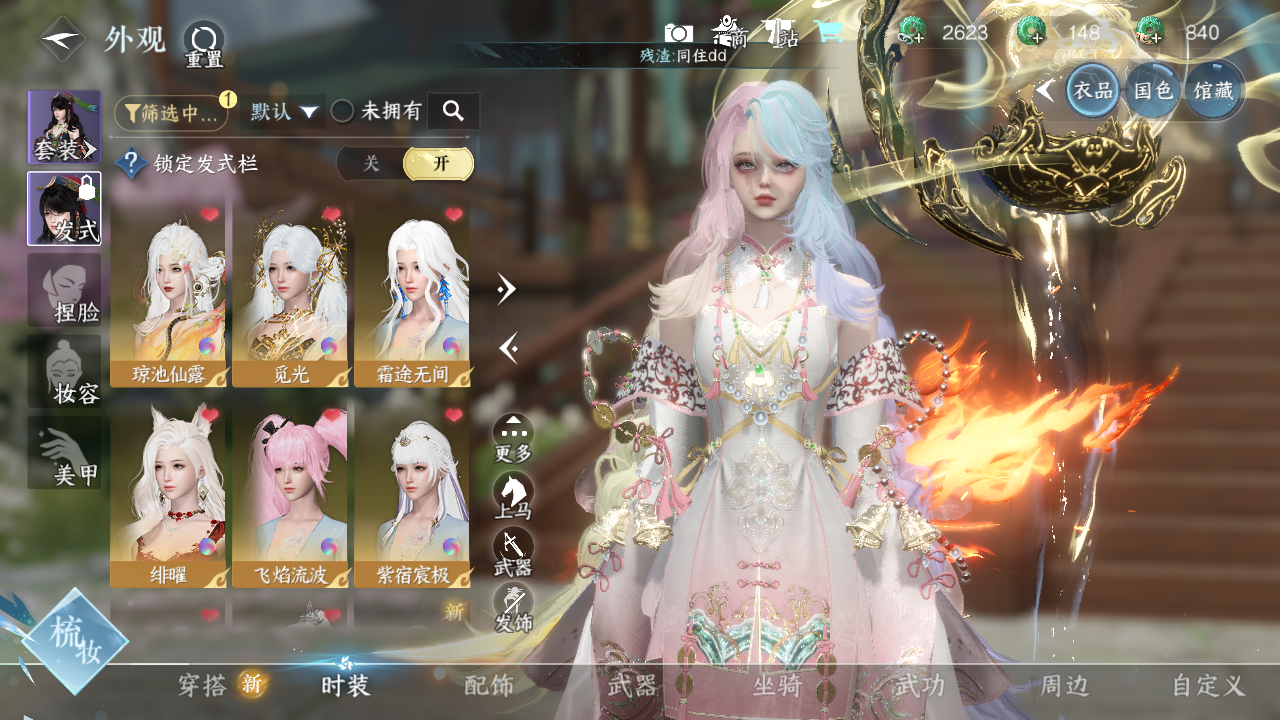This screenshot has height=720, width=1280.
Task: Reset appearance with the 重置 button
Action: click(x=204, y=44)
